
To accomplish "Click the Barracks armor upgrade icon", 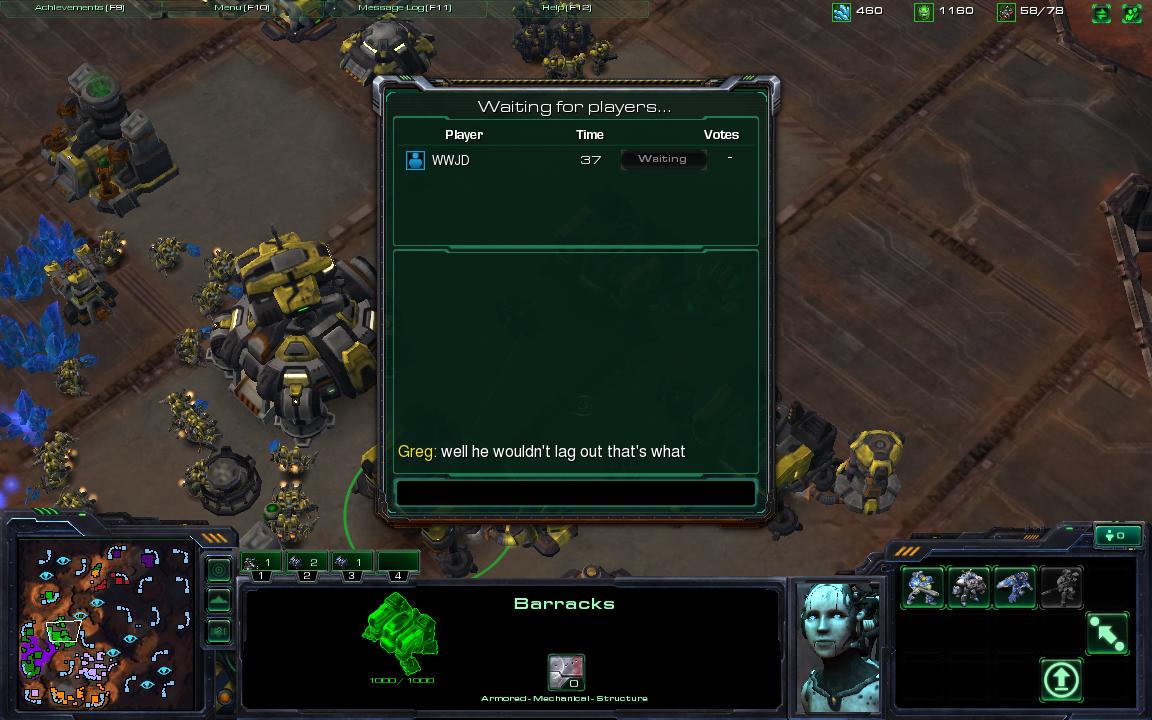I will pyautogui.click(x=566, y=672).
